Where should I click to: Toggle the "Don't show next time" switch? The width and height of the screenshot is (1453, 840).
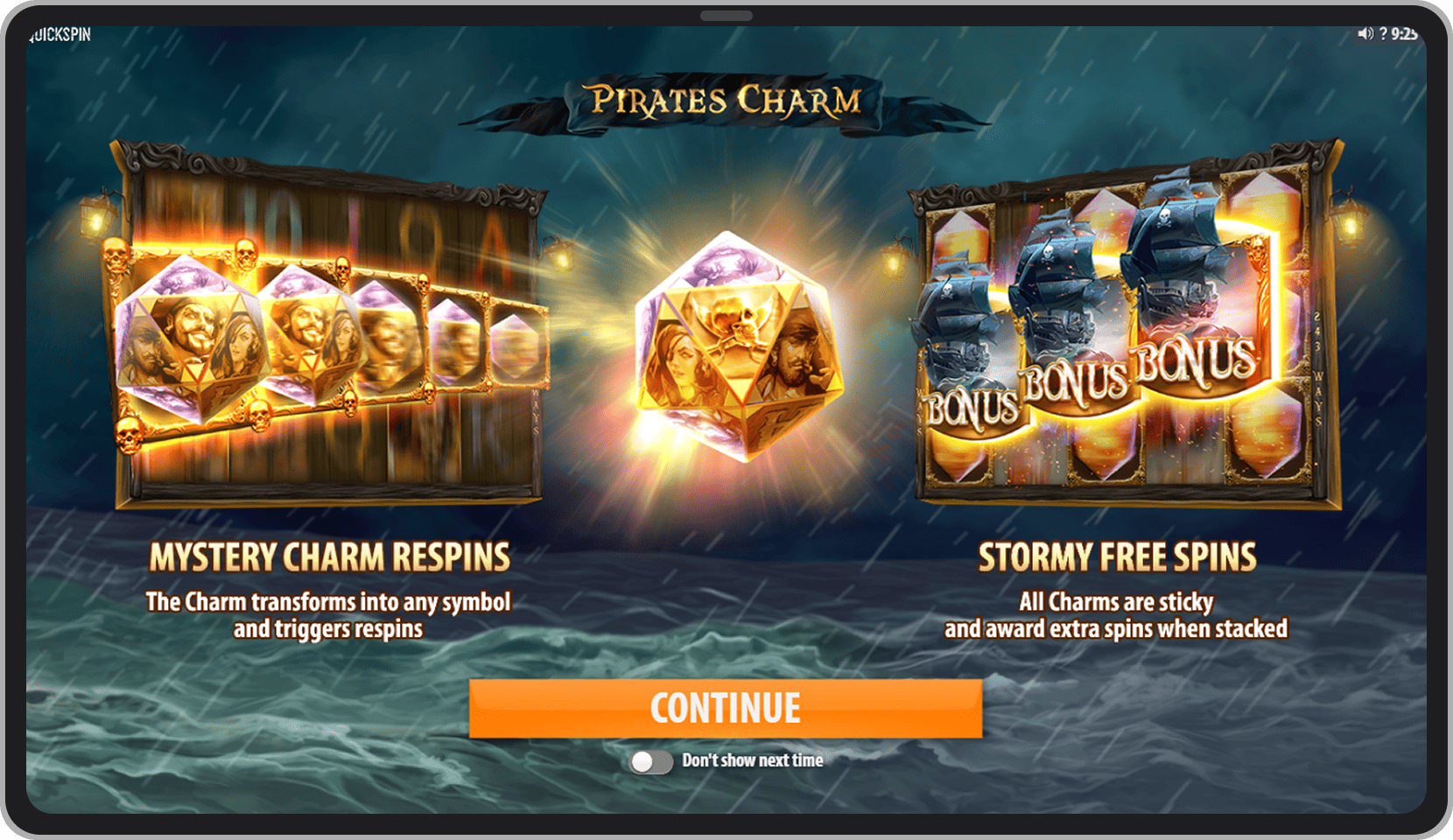(x=651, y=761)
